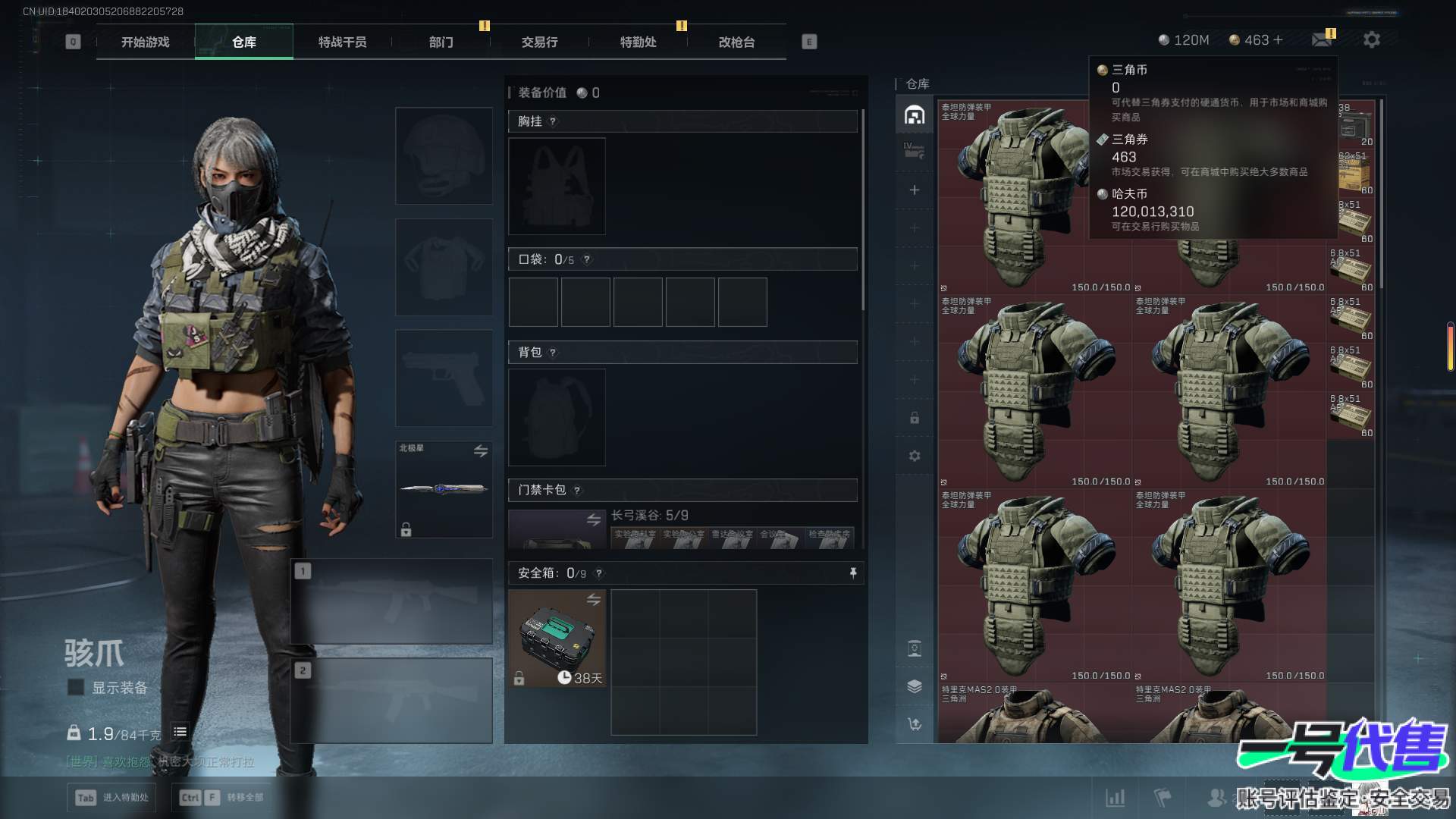The width and height of the screenshot is (1456, 819).
Task: Select the 北极星 knife slot
Action: point(444,489)
